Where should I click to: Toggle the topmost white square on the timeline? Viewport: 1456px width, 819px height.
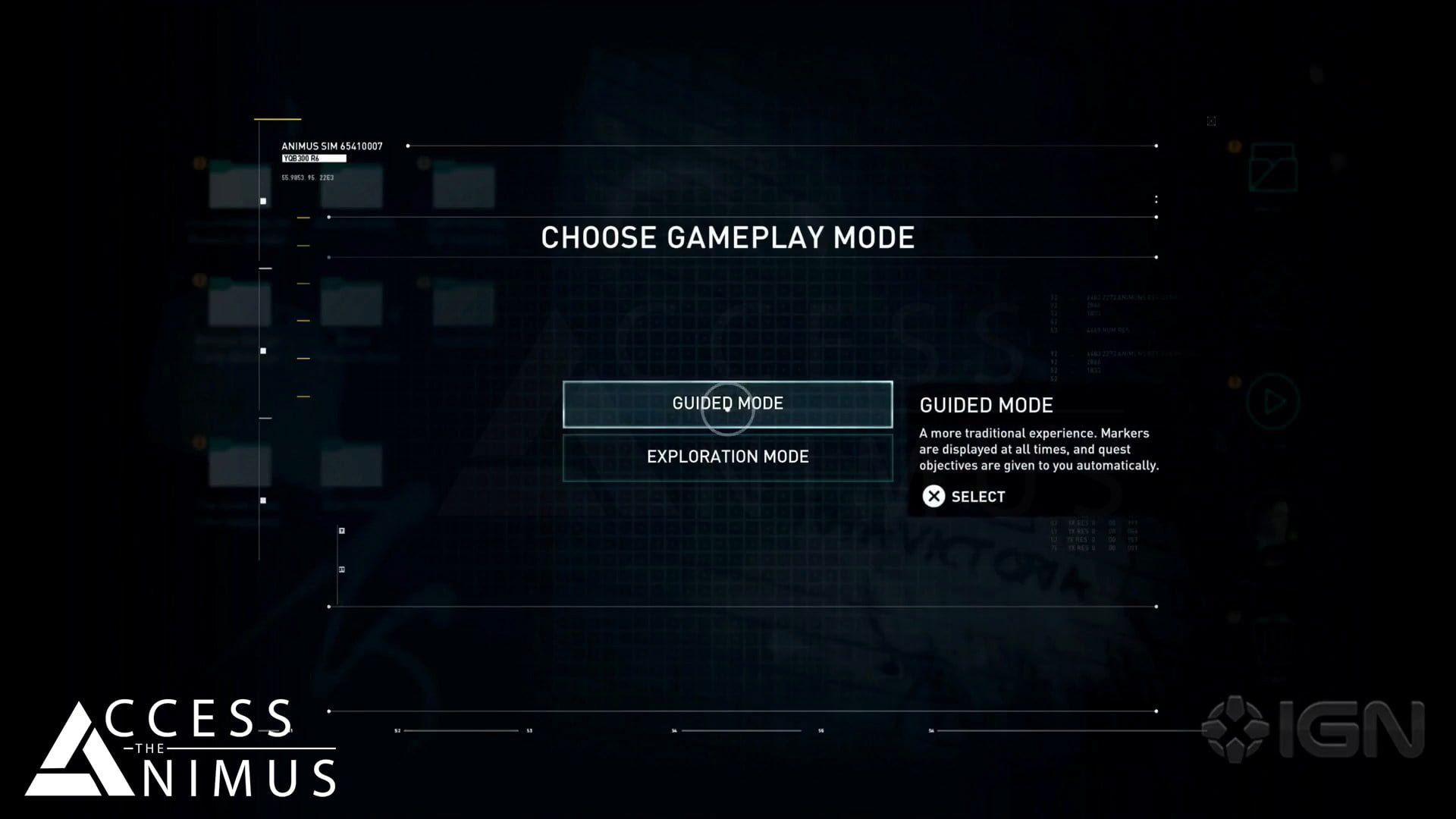point(263,200)
